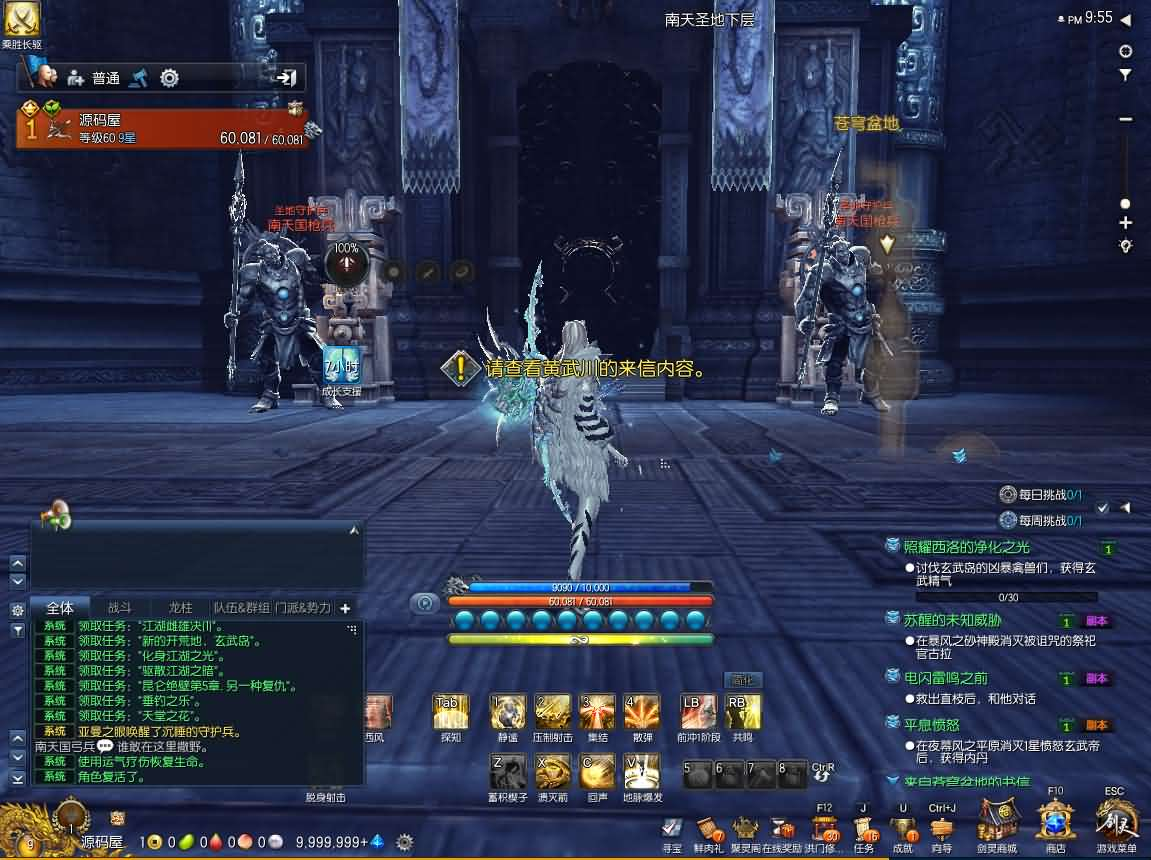The height and width of the screenshot is (860, 1151).
Task: Open the 在线奖励 online reward icon
Action: [x=781, y=828]
